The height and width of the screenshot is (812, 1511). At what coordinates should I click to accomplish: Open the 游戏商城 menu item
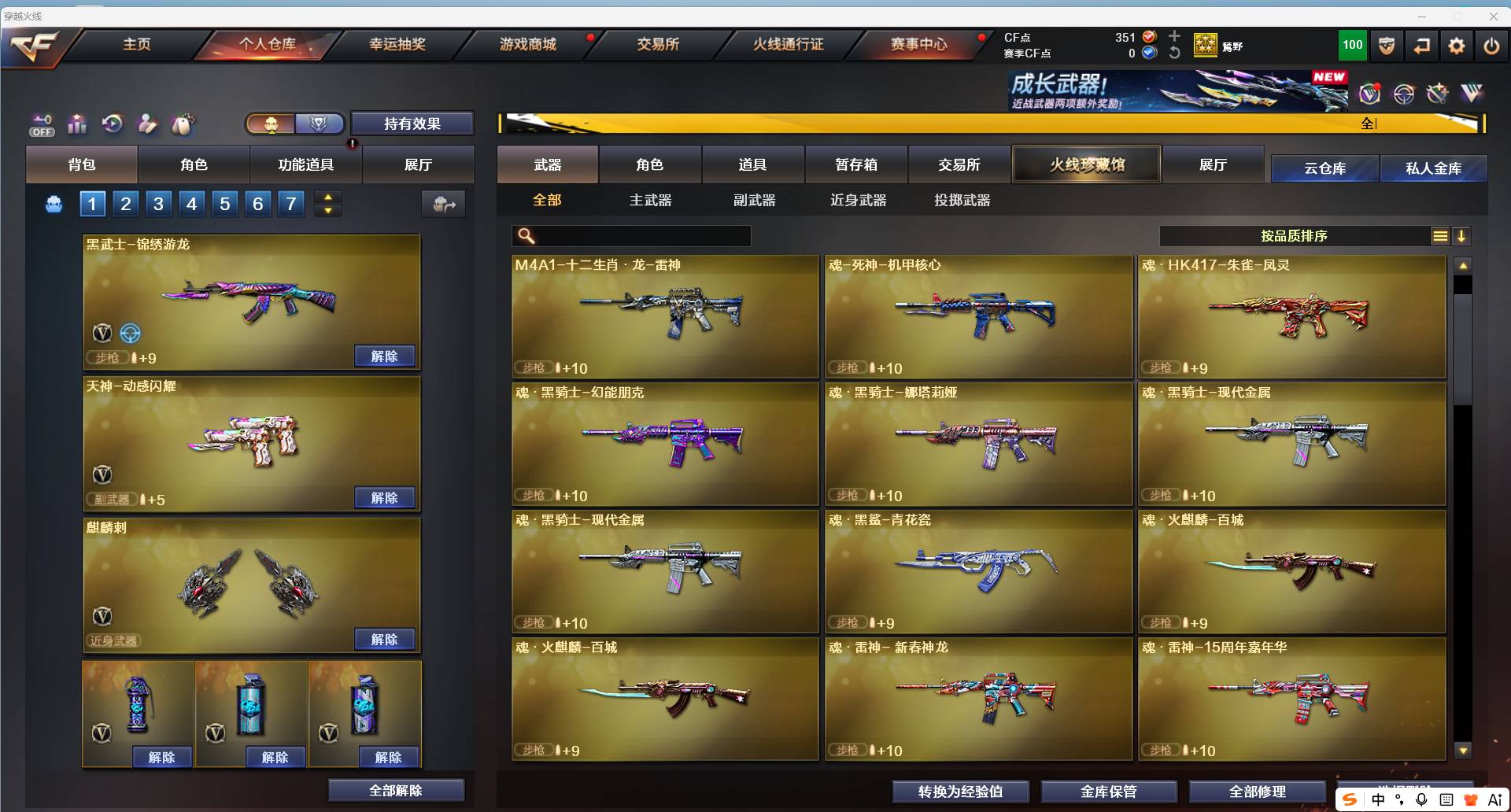(x=528, y=45)
